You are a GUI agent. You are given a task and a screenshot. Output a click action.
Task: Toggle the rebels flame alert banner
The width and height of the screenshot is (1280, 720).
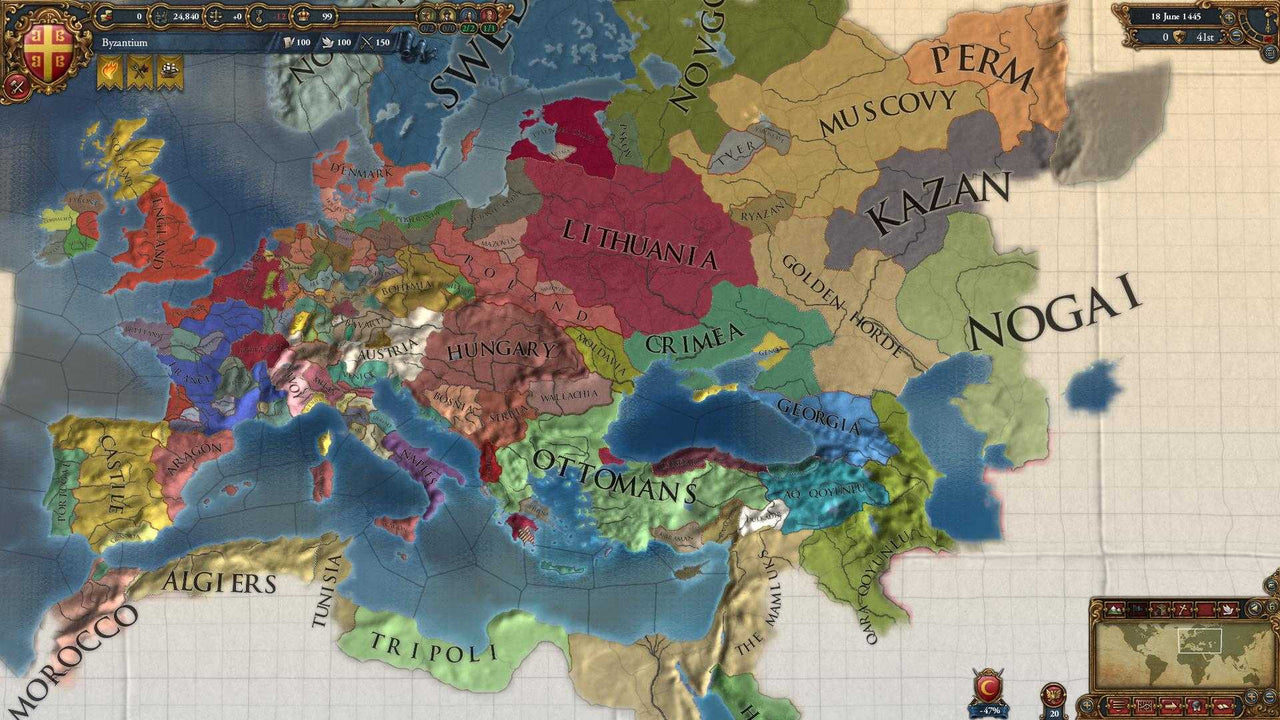[x=109, y=68]
